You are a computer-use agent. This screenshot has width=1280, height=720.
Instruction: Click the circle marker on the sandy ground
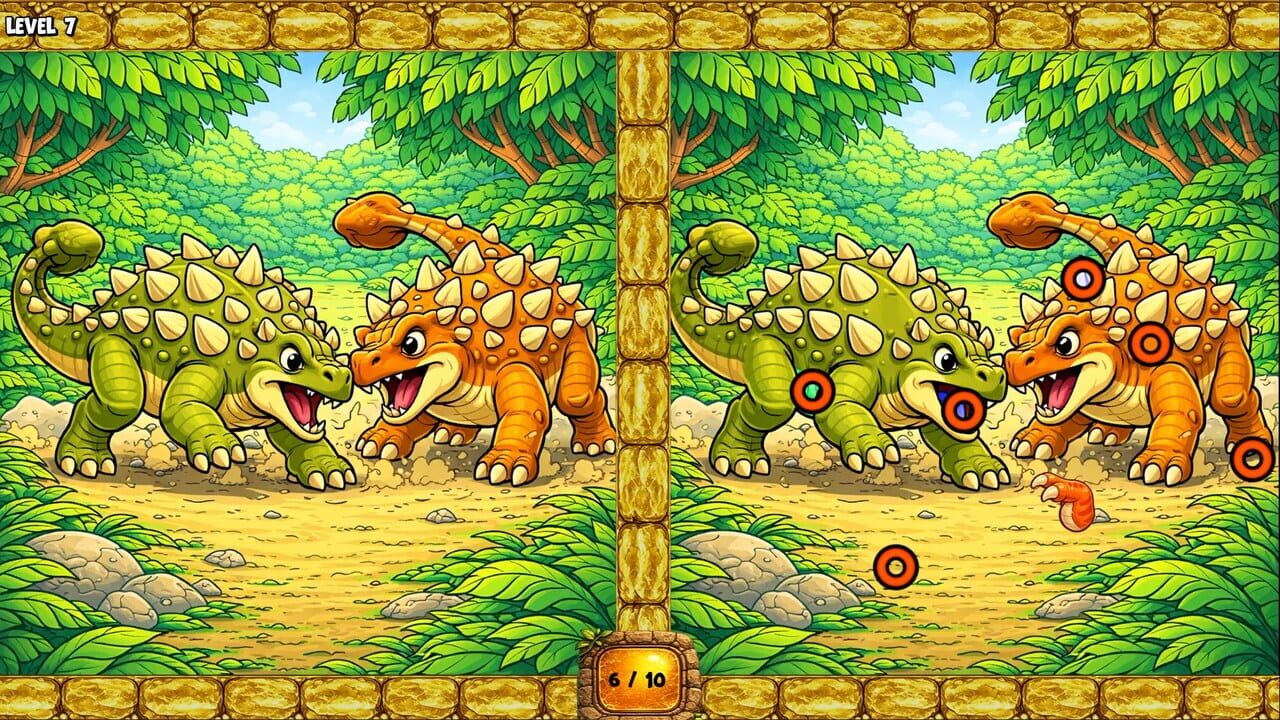tap(893, 568)
